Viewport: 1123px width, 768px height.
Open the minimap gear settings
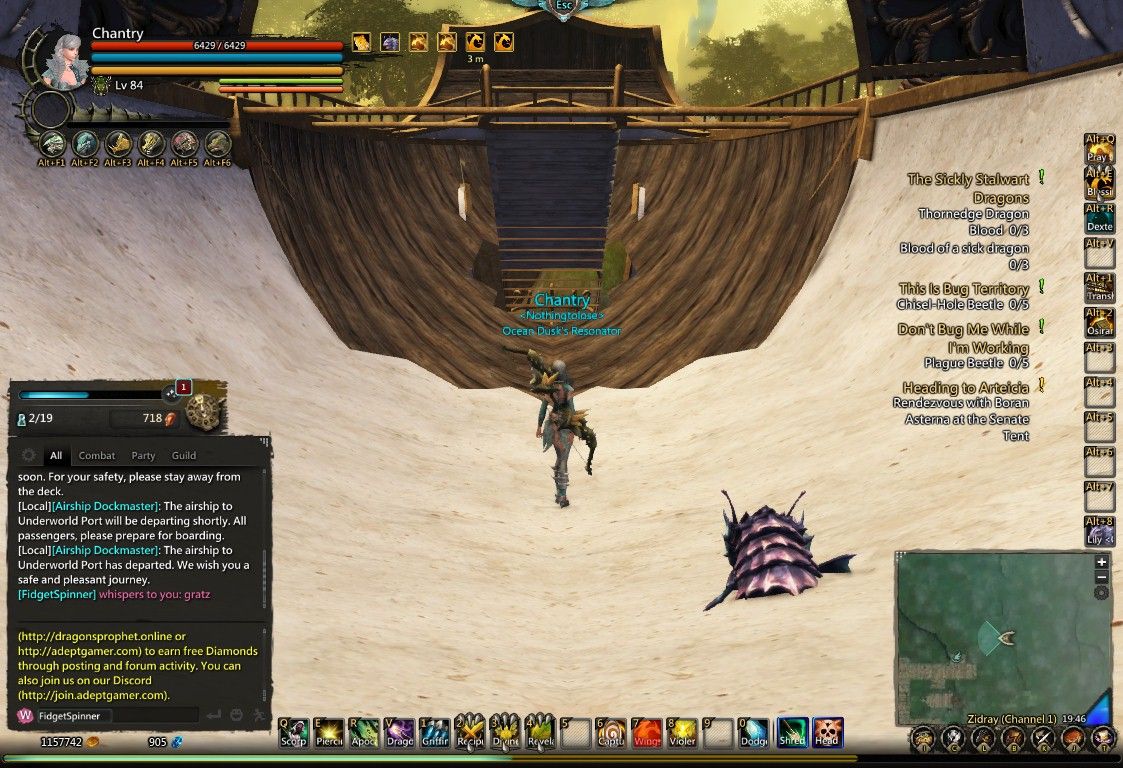(1102, 593)
